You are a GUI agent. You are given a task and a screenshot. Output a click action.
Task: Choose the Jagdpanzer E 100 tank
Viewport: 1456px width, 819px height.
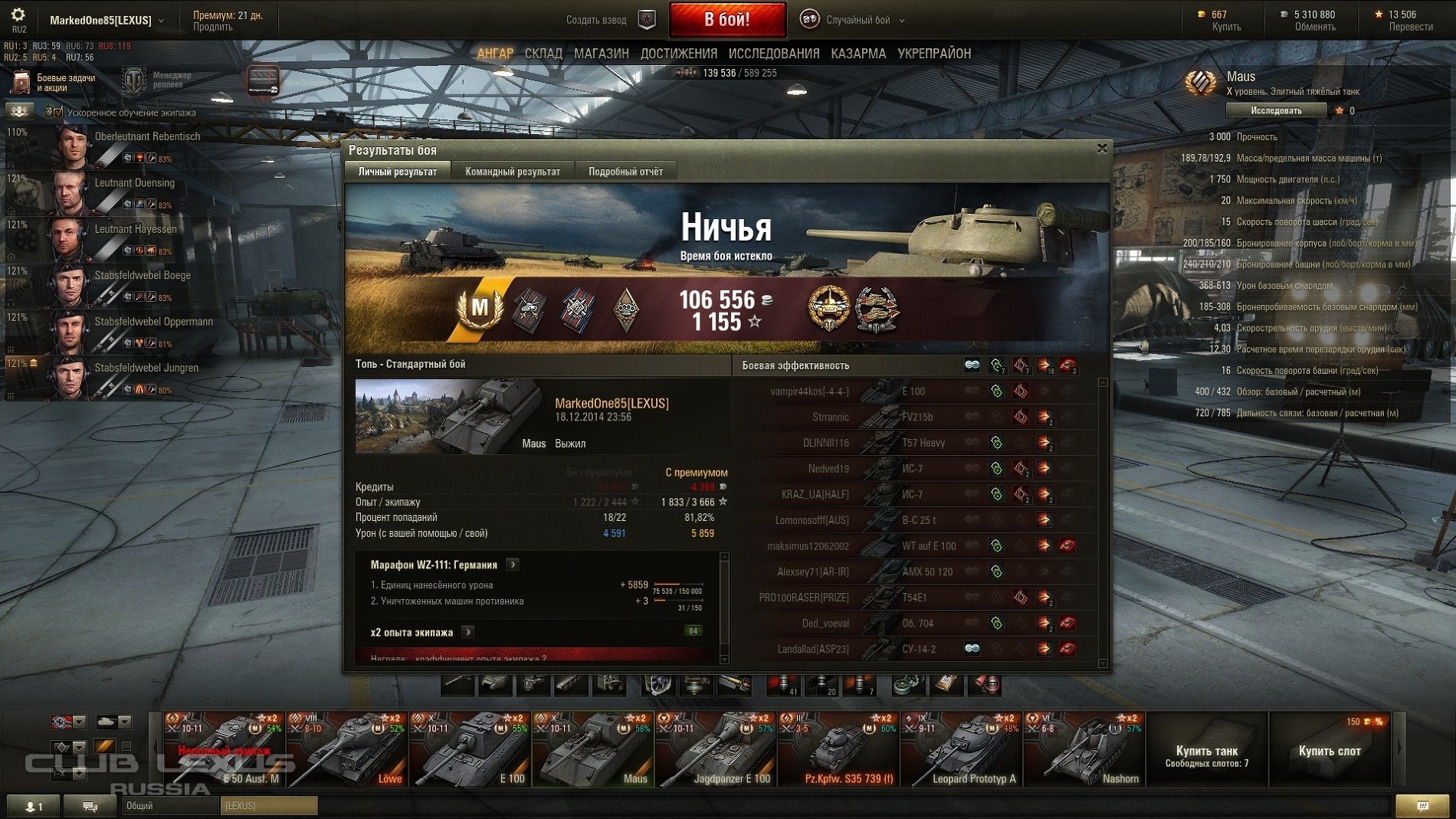[716, 750]
